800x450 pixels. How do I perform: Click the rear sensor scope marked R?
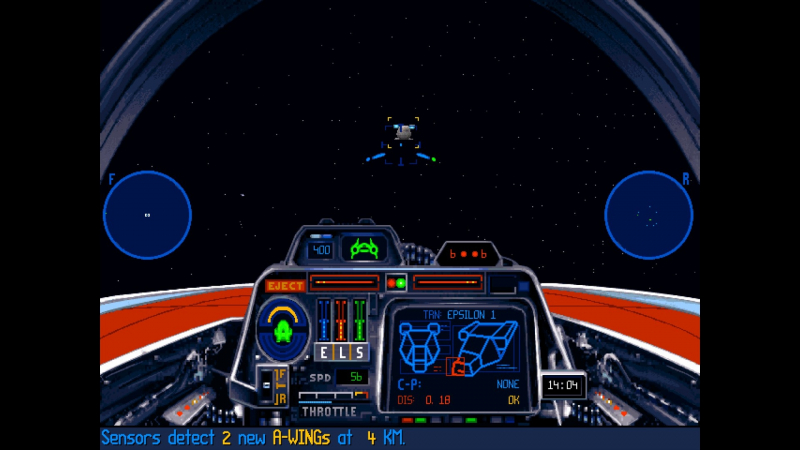[x=648, y=215]
